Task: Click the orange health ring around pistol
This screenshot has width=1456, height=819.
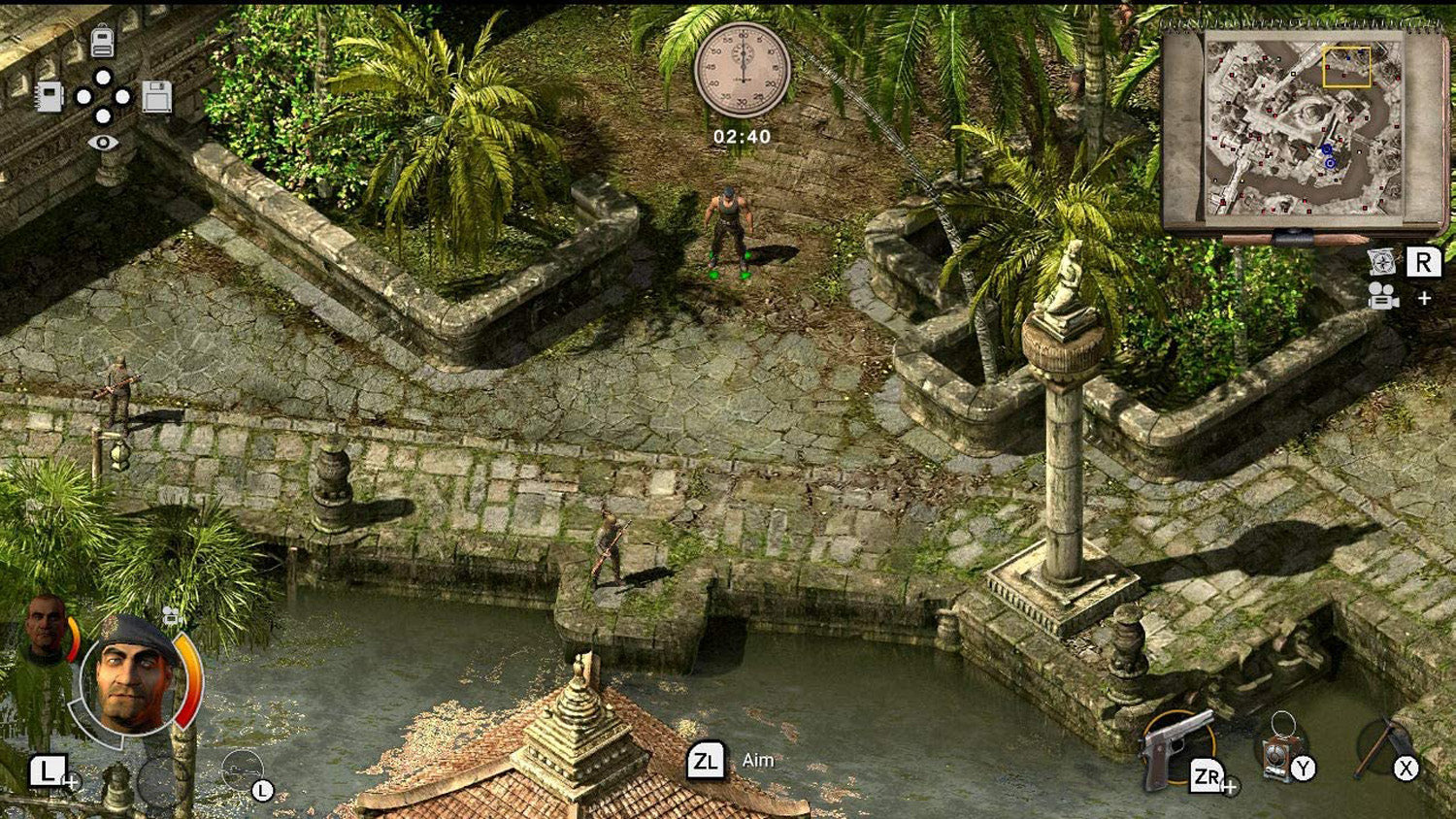Action: pos(1213,742)
